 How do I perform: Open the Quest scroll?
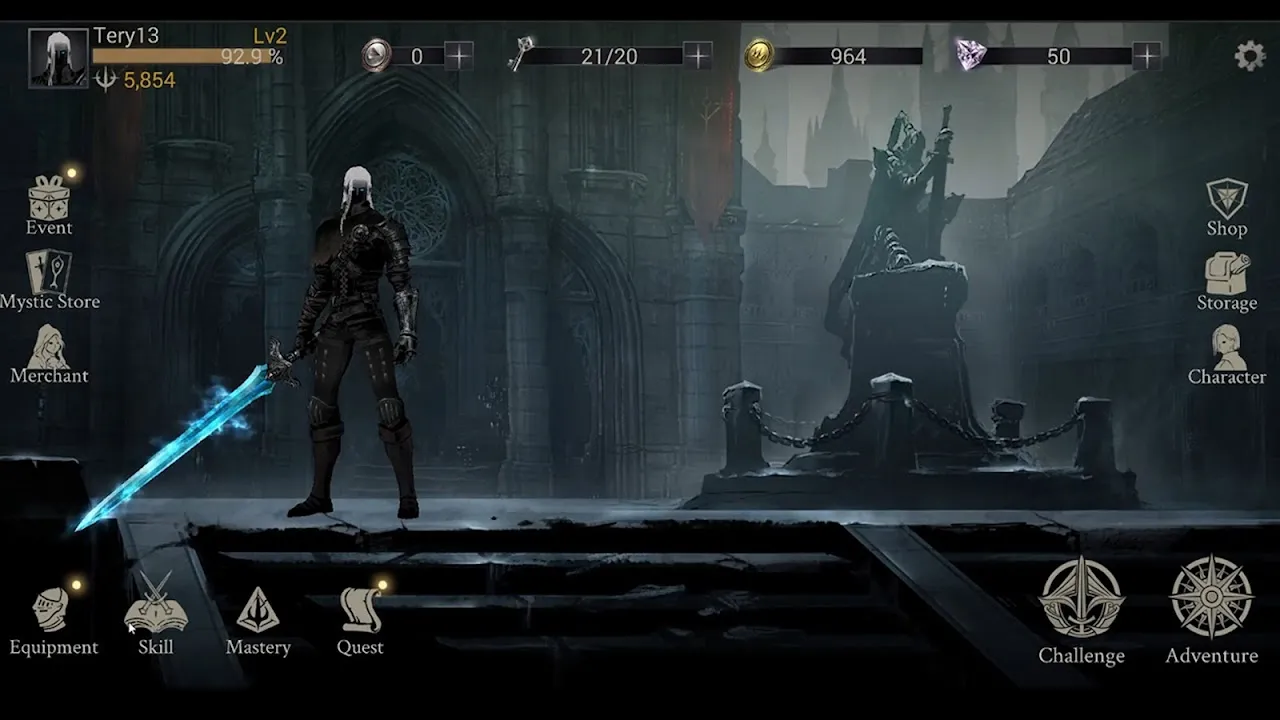pos(358,610)
